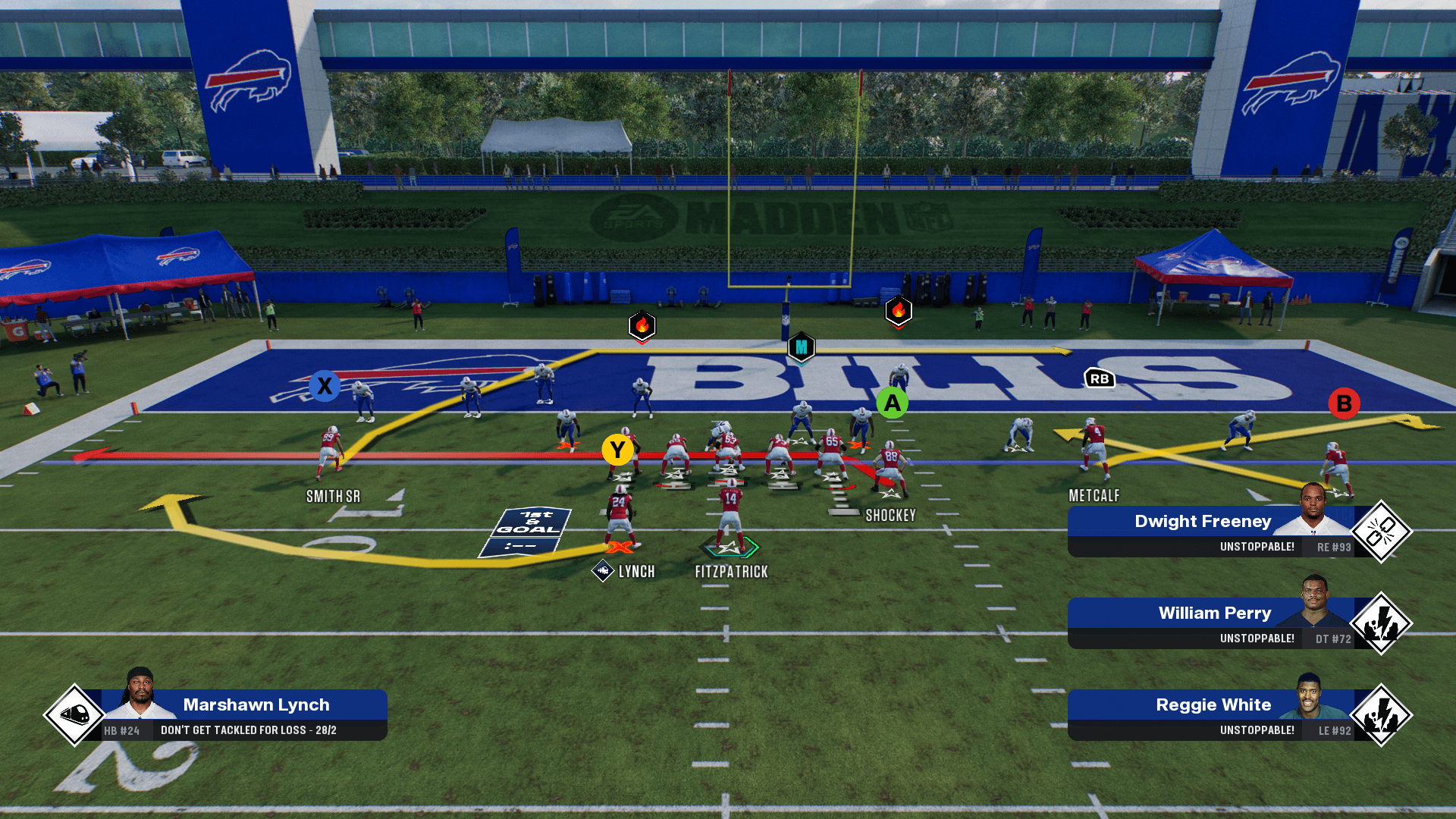Choose the SHOCKEY player name label
This screenshot has height=819, width=1456.
point(890,516)
